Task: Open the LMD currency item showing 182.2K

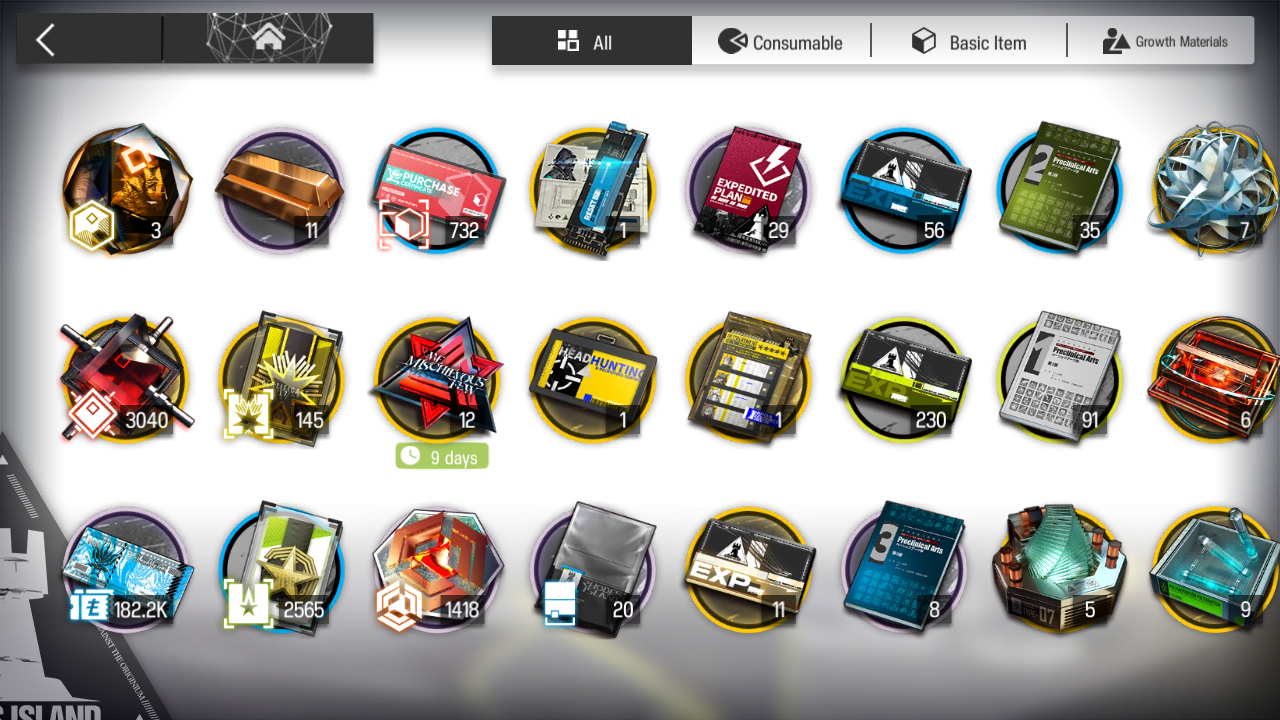Action: (125, 571)
